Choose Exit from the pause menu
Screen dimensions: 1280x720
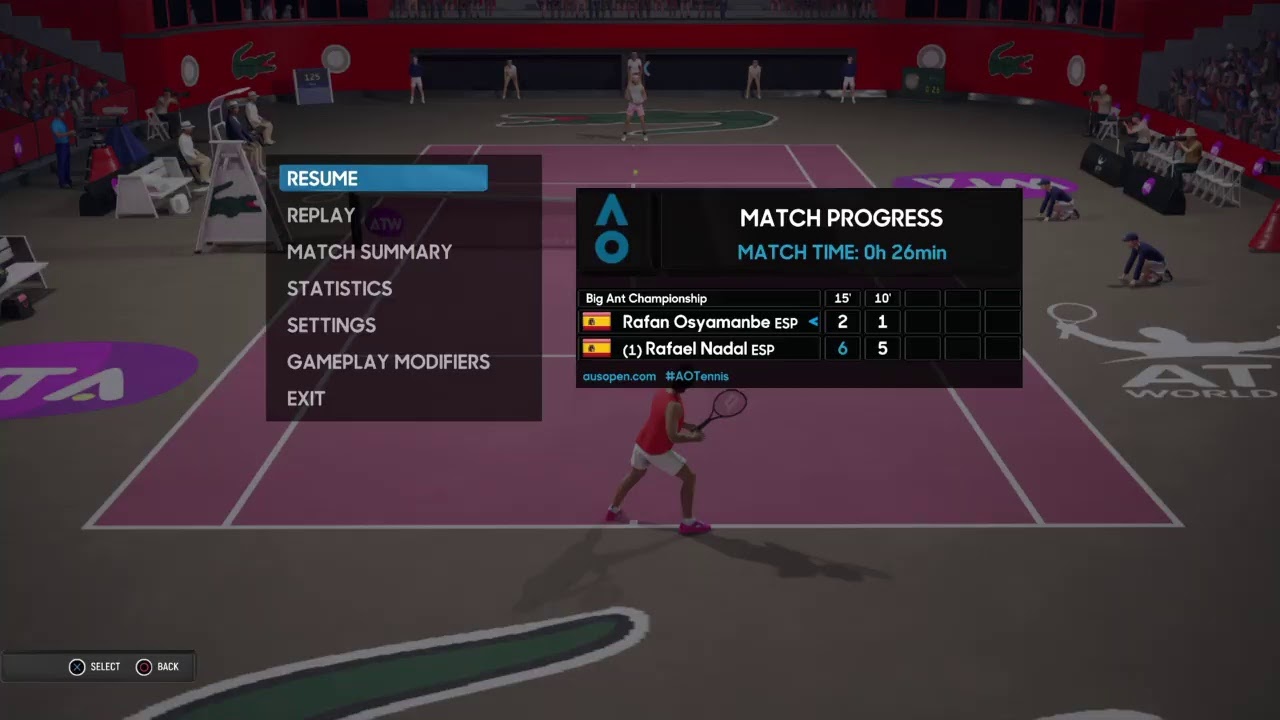[306, 398]
